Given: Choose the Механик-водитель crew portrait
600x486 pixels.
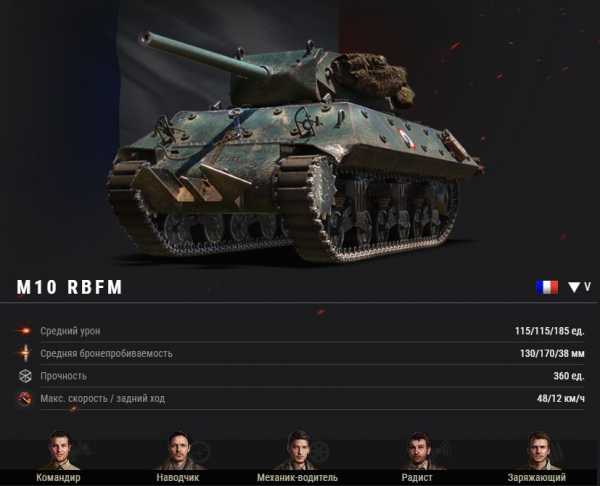Looking at the screenshot, I should 297,450.
